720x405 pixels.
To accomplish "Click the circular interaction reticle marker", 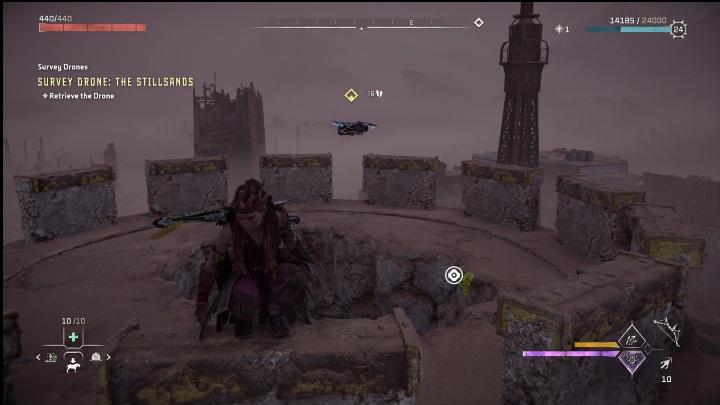I will click(454, 275).
